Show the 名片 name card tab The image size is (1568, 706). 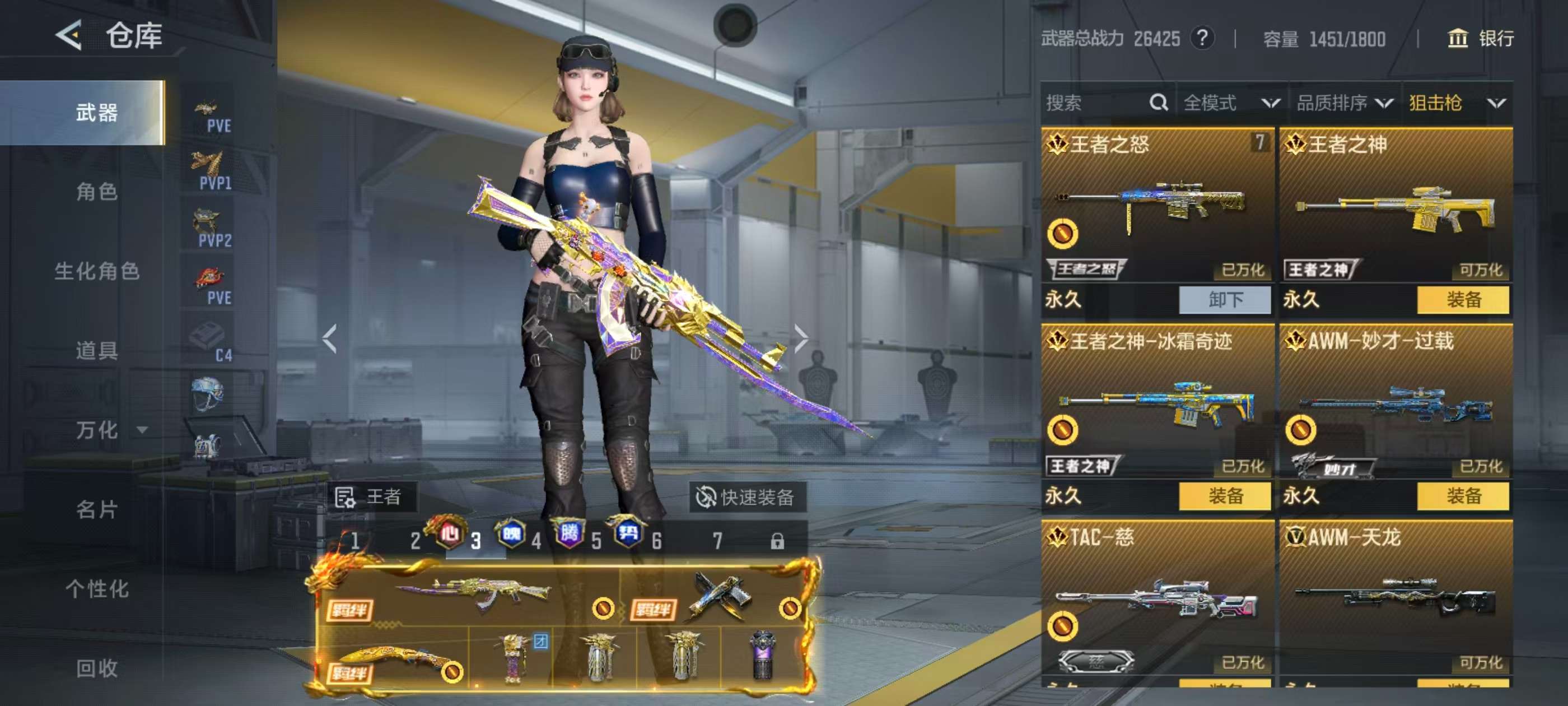click(96, 509)
